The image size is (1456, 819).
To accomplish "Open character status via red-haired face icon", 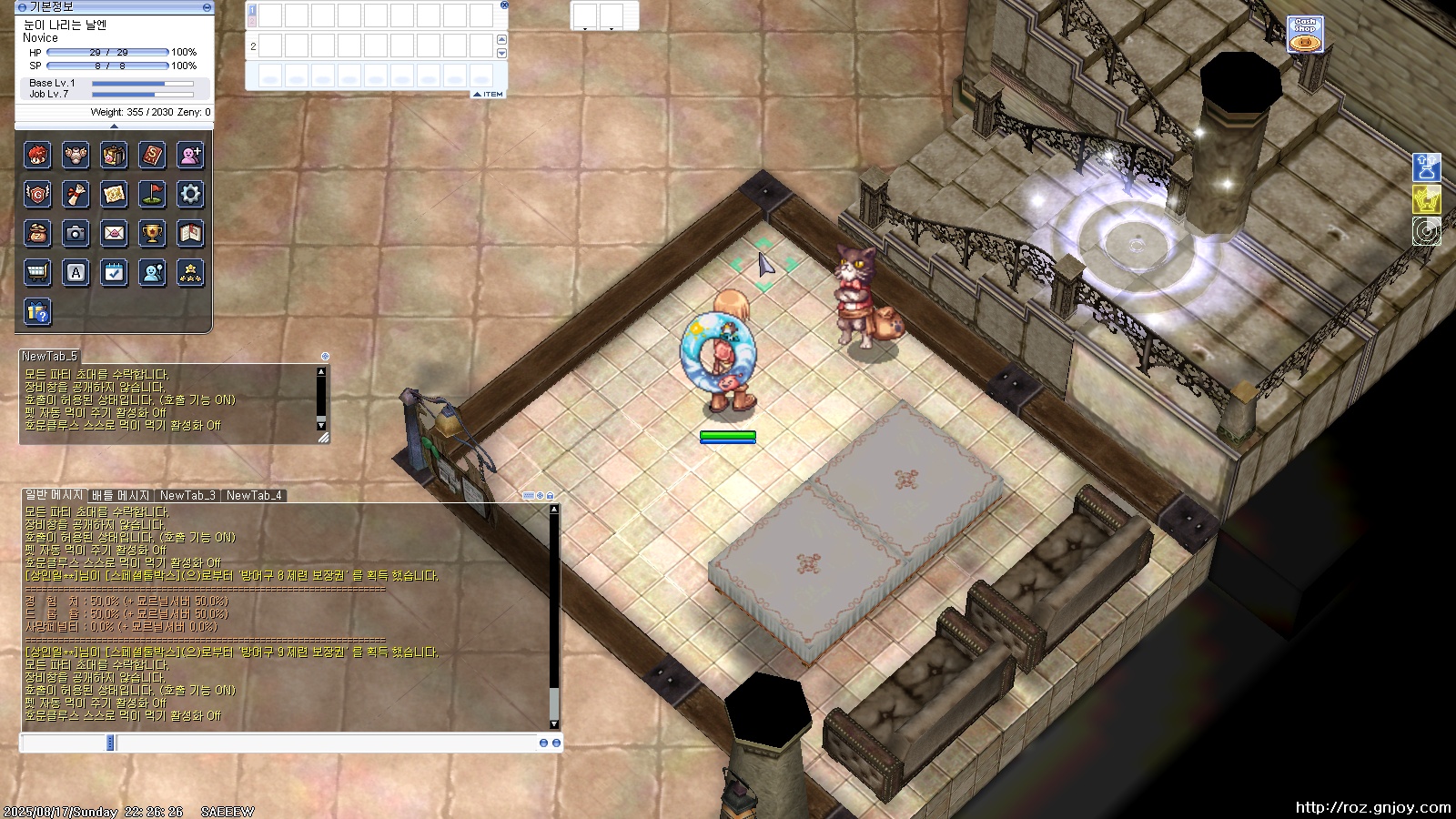I will click(x=37, y=156).
